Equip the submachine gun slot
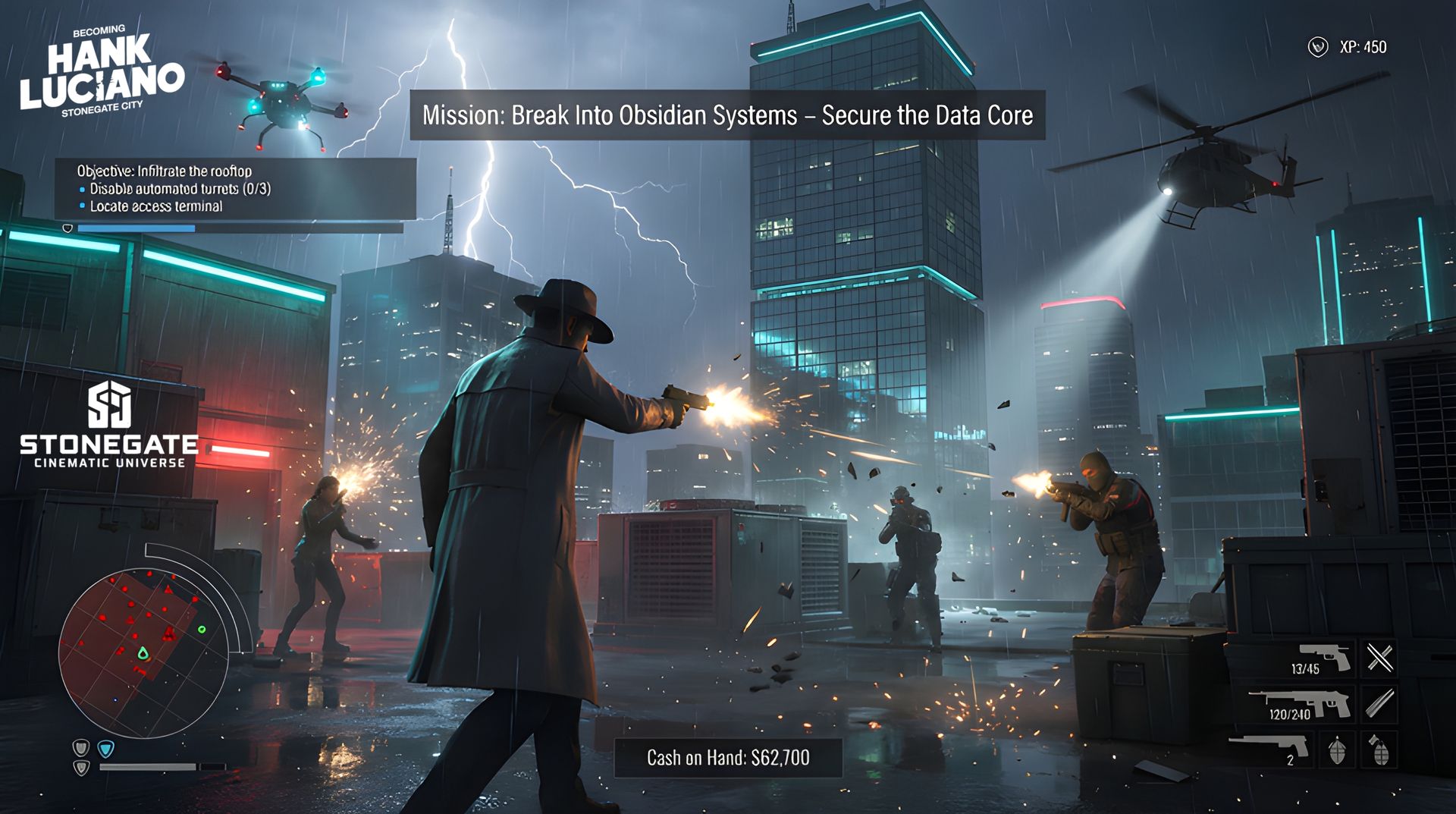1456x814 pixels. coord(1301,703)
